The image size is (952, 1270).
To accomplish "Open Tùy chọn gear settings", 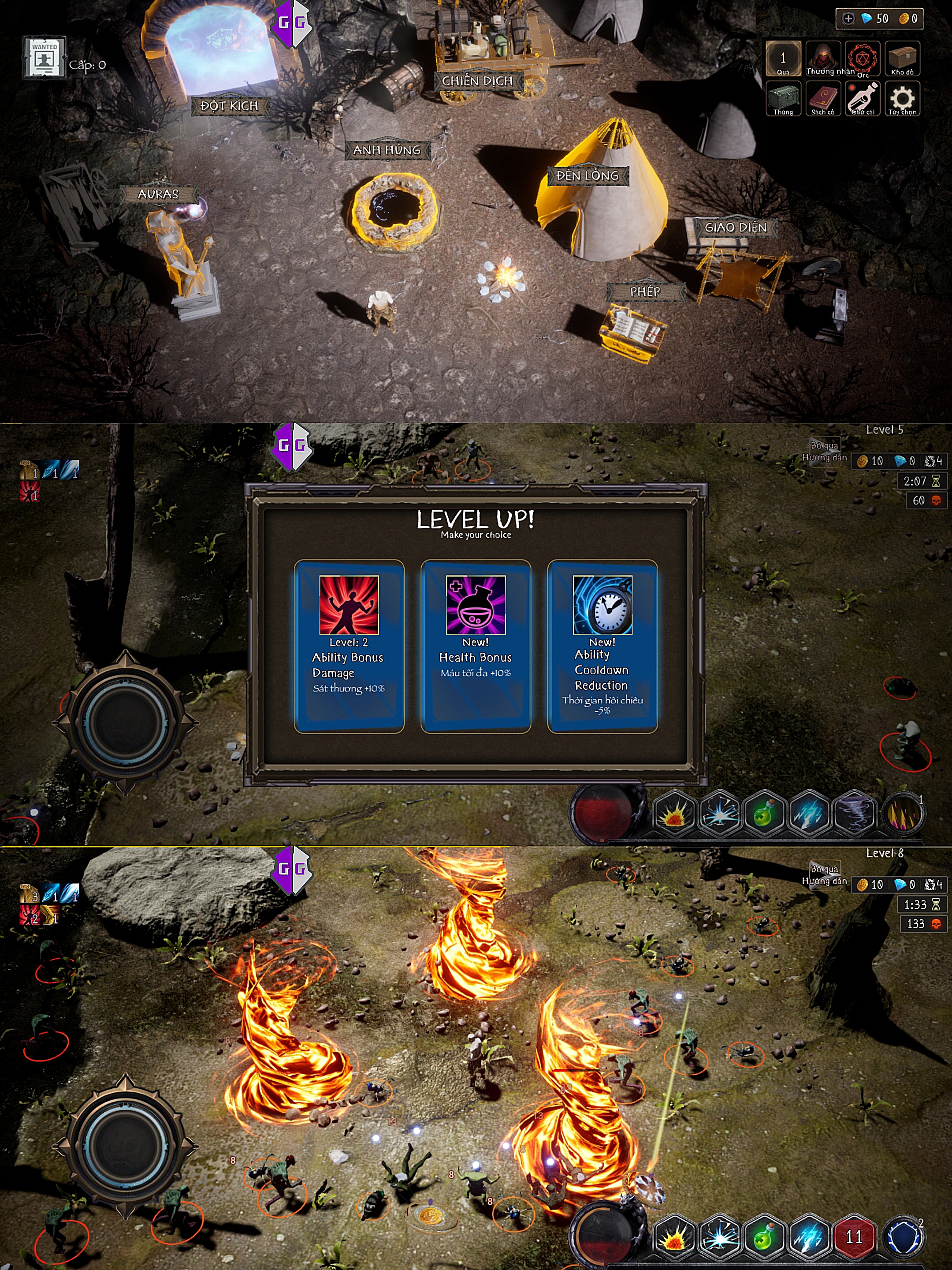I will click(x=902, y=99).
